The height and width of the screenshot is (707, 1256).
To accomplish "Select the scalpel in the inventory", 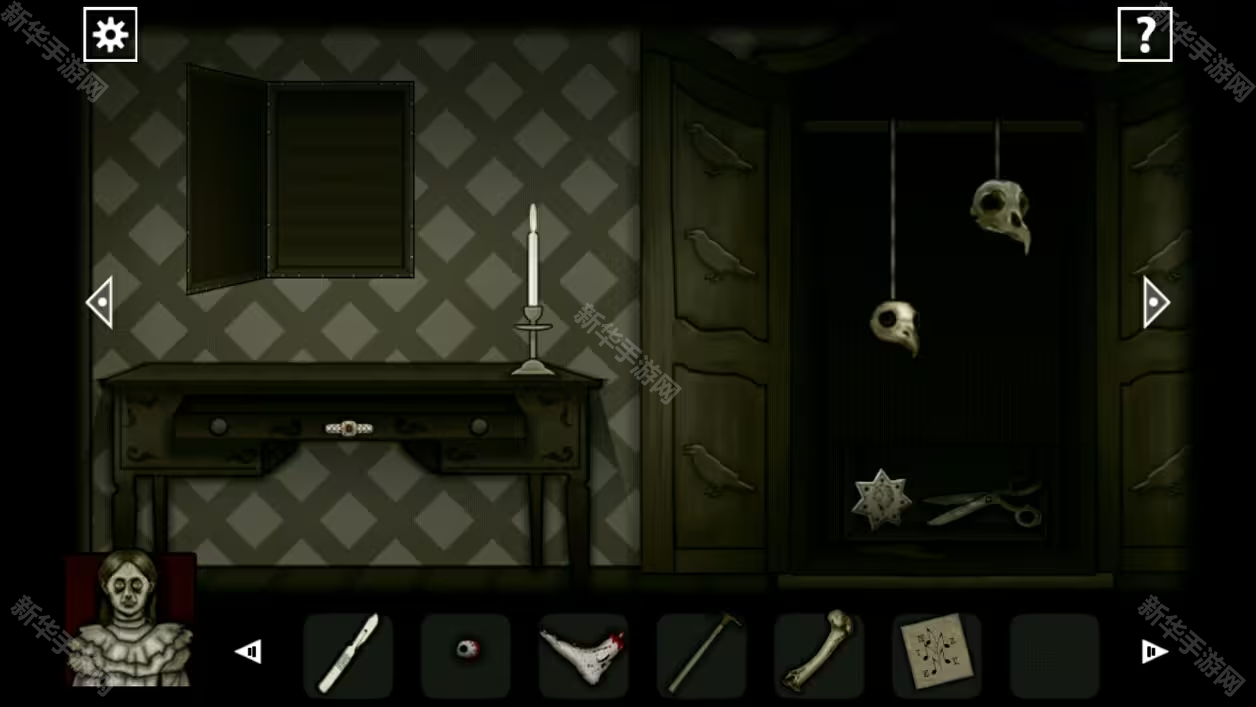I will tap(348, 654).
